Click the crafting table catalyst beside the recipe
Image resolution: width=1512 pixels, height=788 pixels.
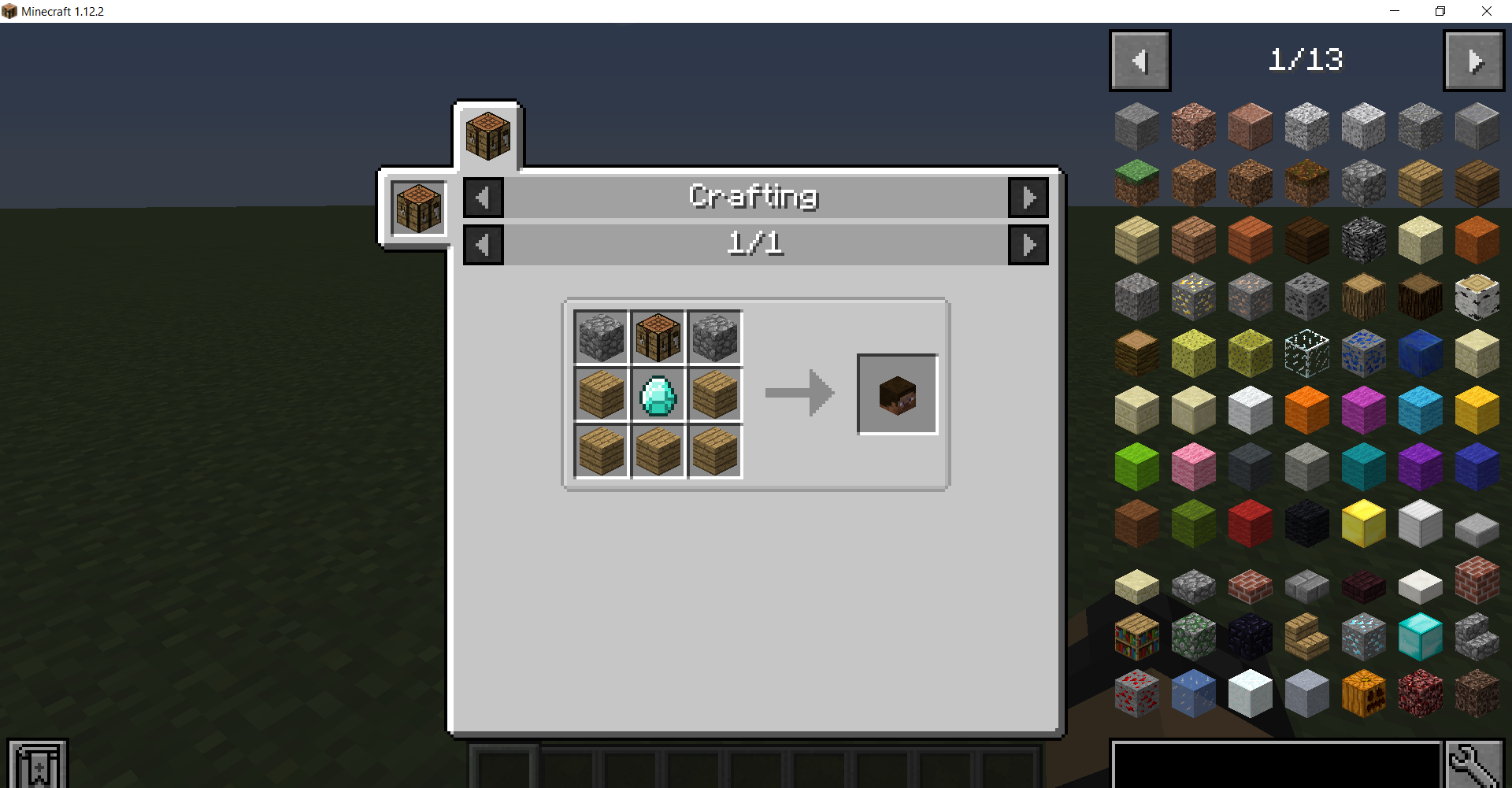417,208
